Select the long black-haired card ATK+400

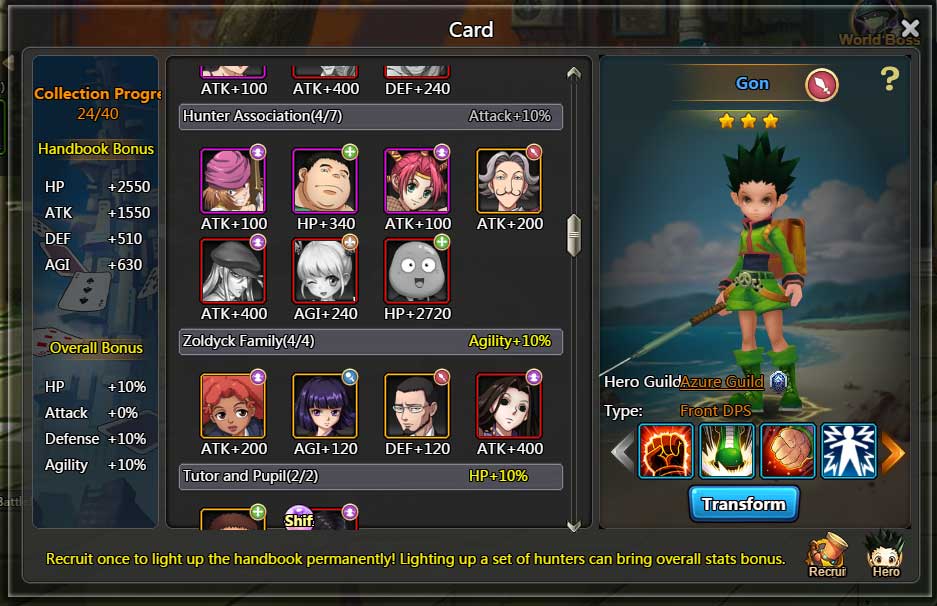508,406
